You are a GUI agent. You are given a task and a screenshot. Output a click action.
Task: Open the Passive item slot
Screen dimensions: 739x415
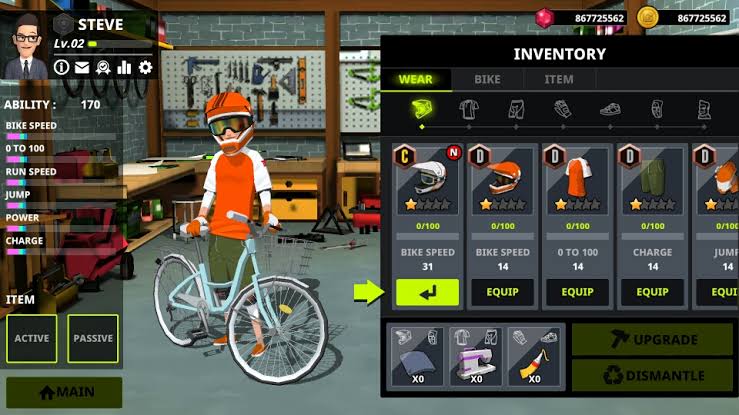93,338
